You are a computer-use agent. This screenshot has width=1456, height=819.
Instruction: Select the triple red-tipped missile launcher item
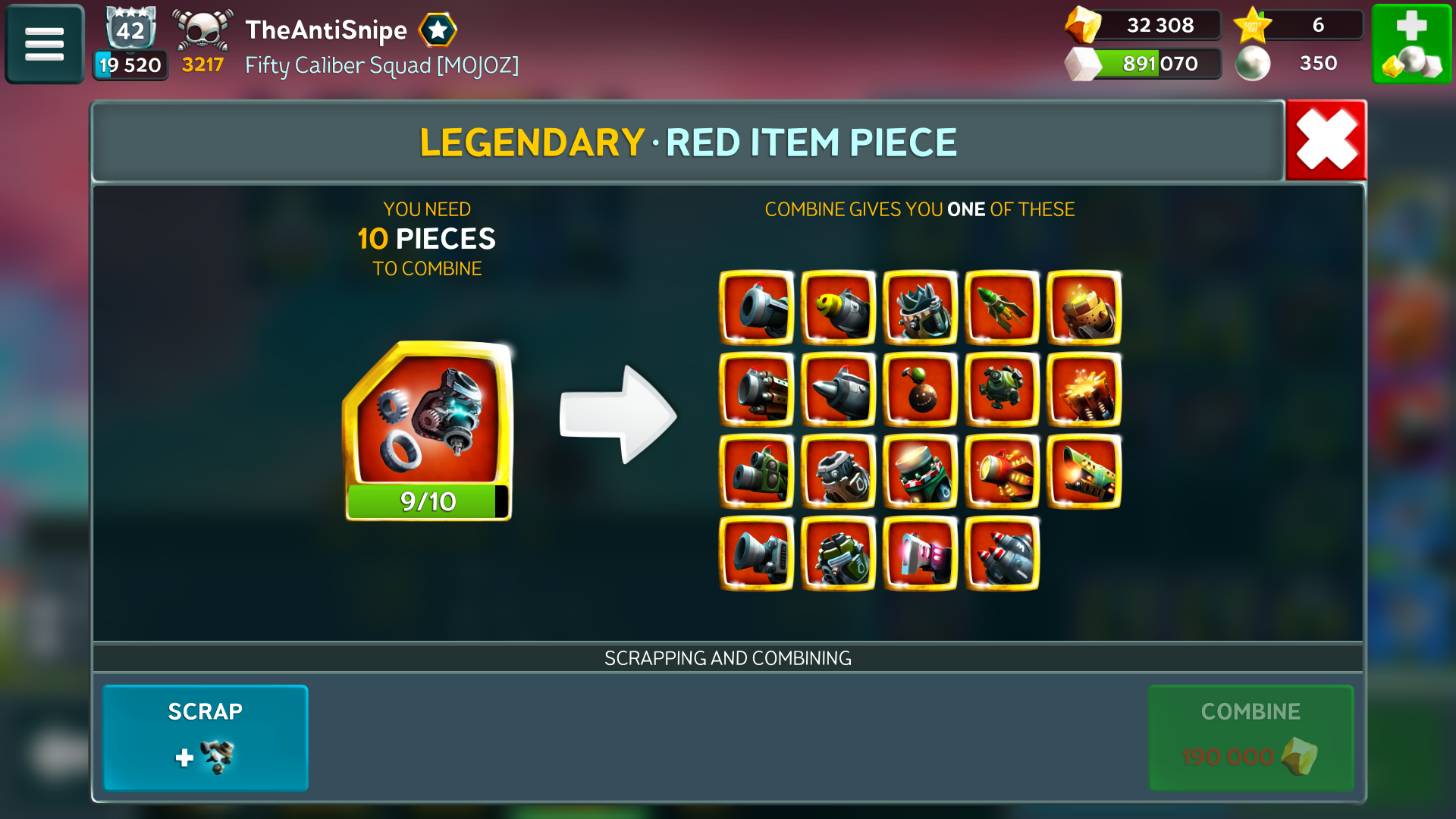[1002, 554]
